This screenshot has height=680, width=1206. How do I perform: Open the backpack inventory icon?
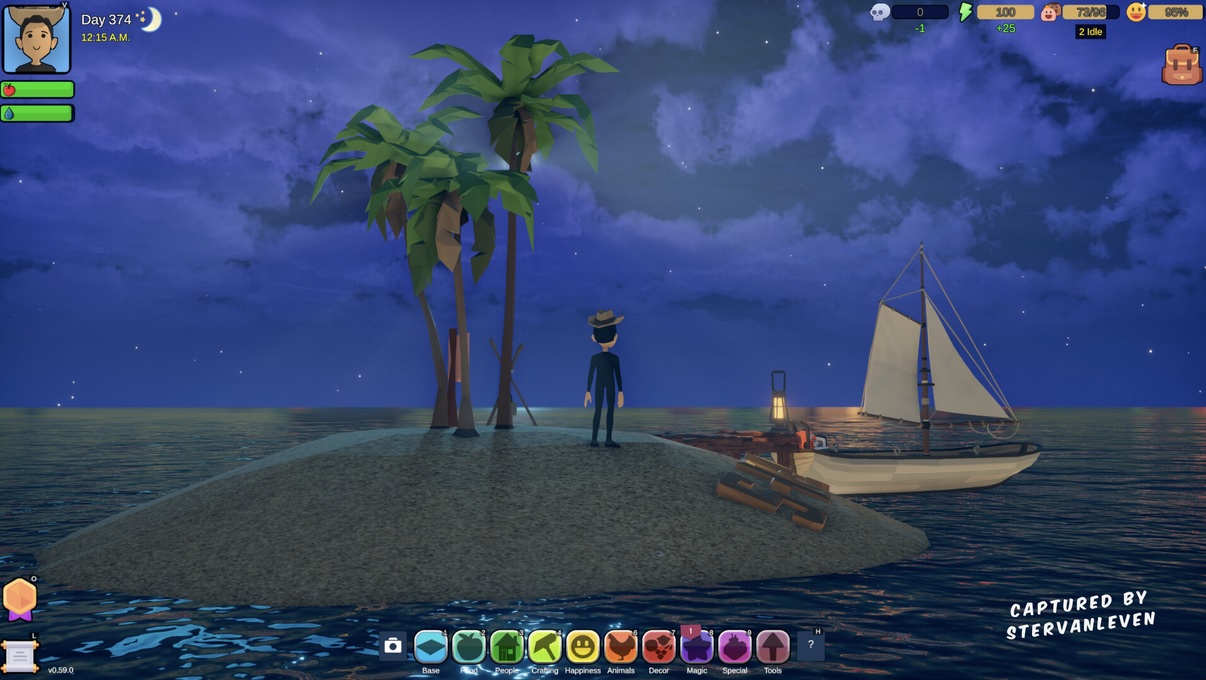click(1181, 65)
